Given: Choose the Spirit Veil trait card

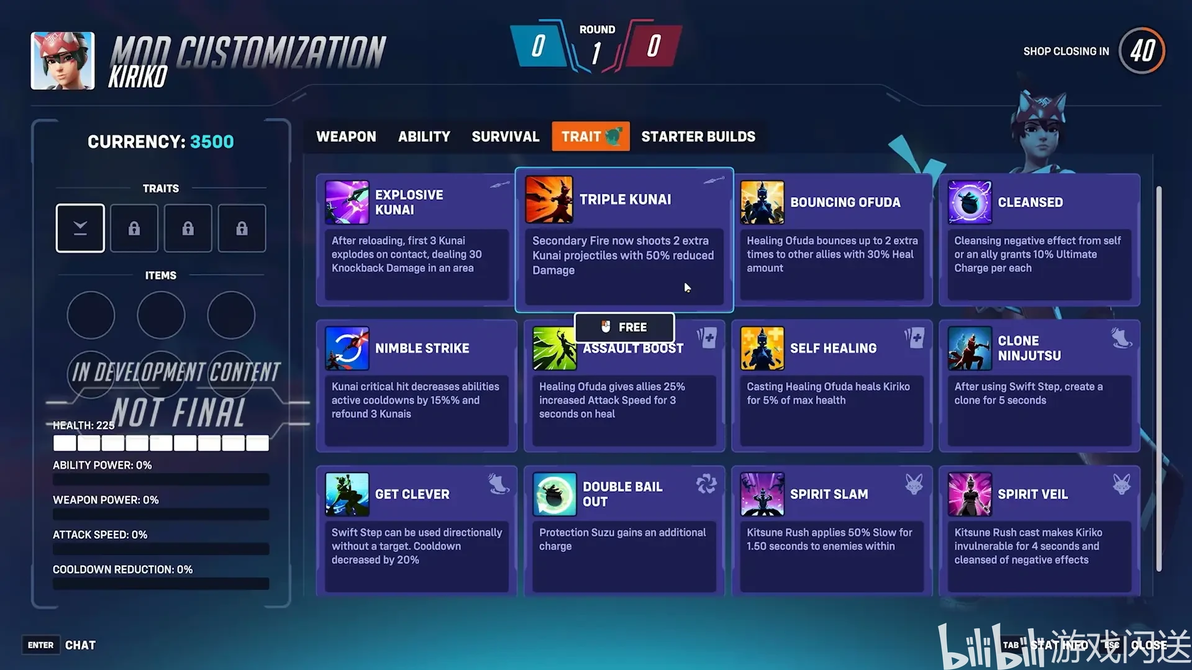Looking at the screenshot, I should click(x=1039, y=531).
